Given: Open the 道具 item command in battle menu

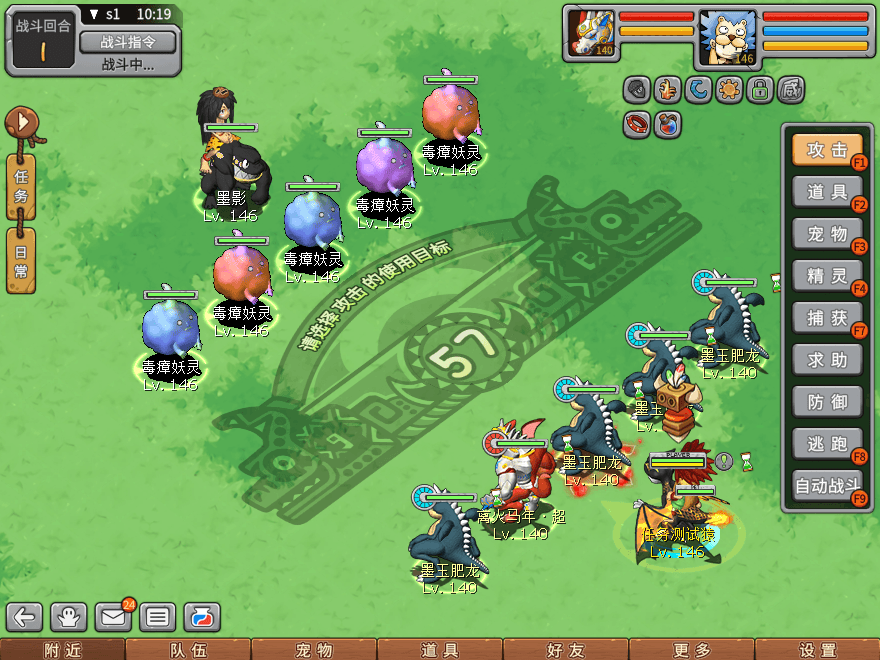Looking at the screenshot, I should (x=826, y=192).
